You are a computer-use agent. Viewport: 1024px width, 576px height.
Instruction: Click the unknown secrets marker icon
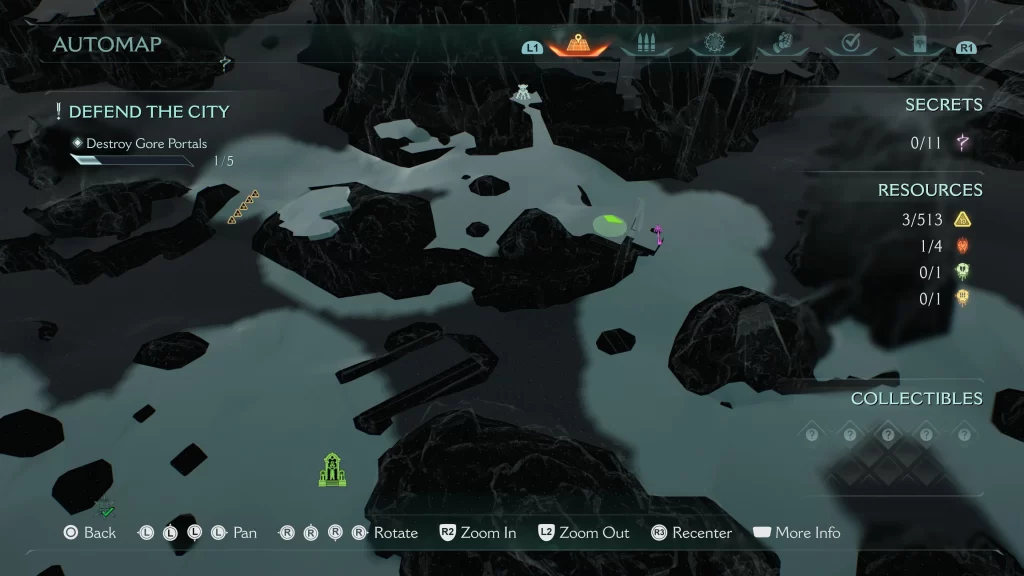pos(963,143)
